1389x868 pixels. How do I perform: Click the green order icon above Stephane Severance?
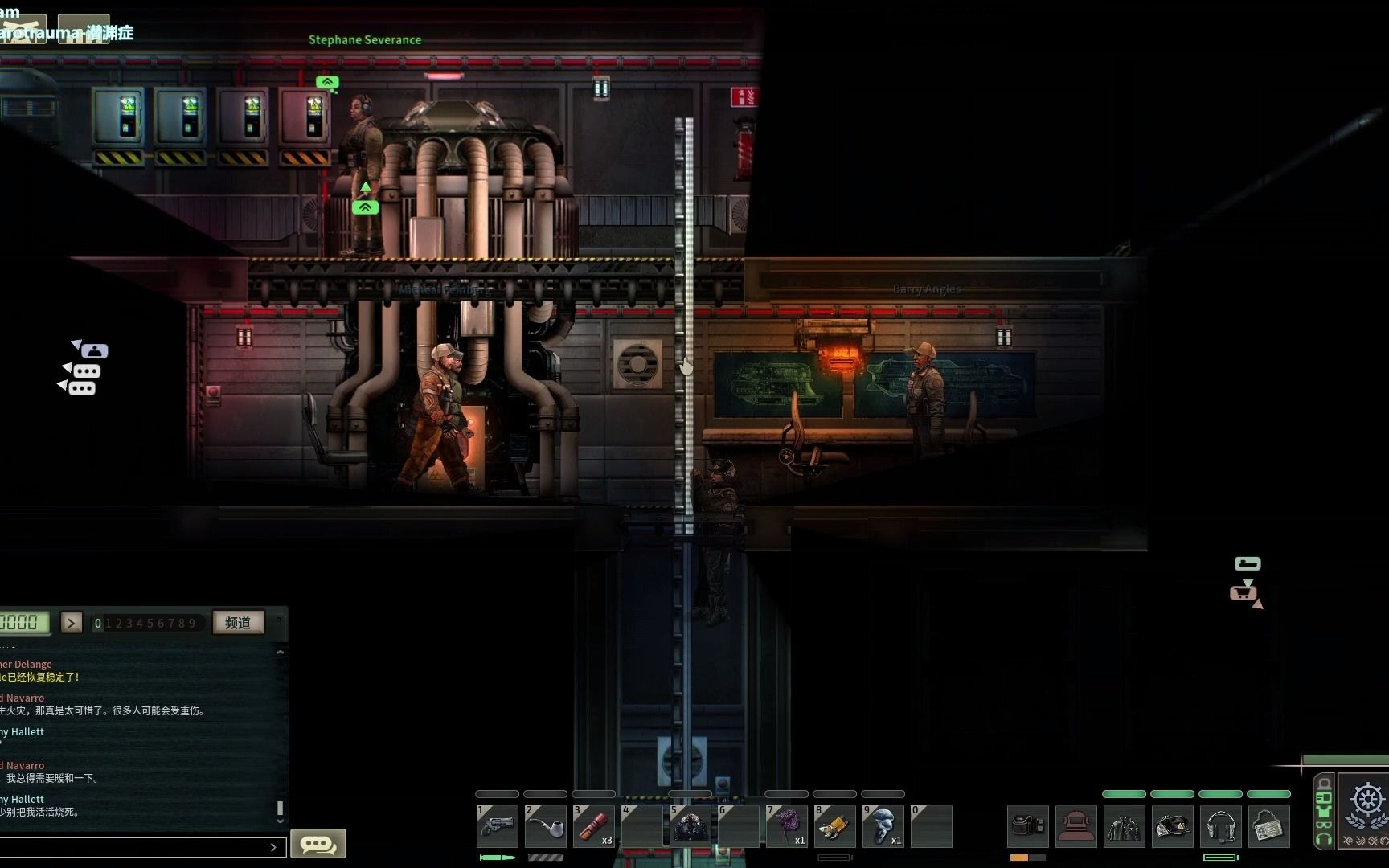point(327,82)
